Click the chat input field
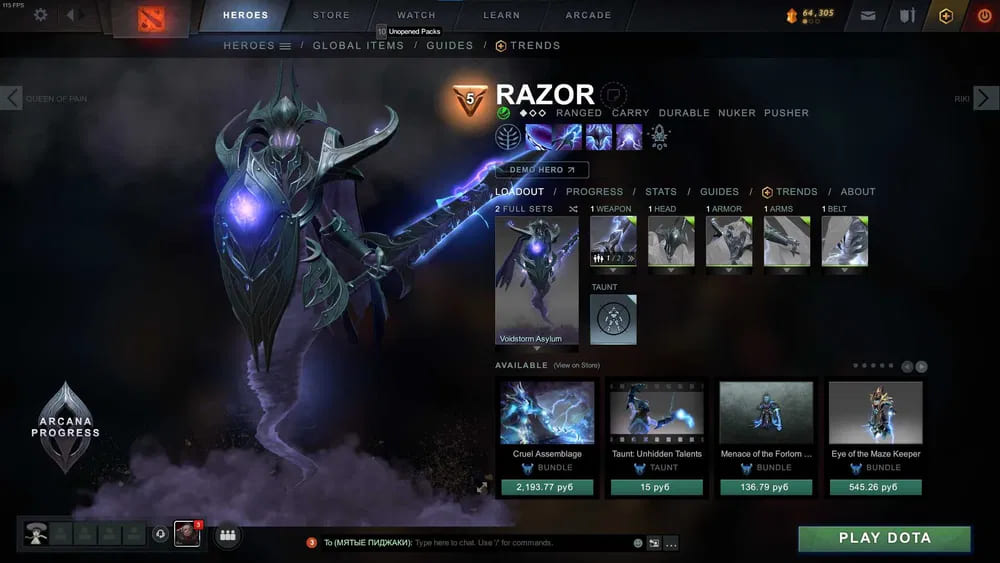1000x563 pixels. pyautogui.click(x=520, y=543)
